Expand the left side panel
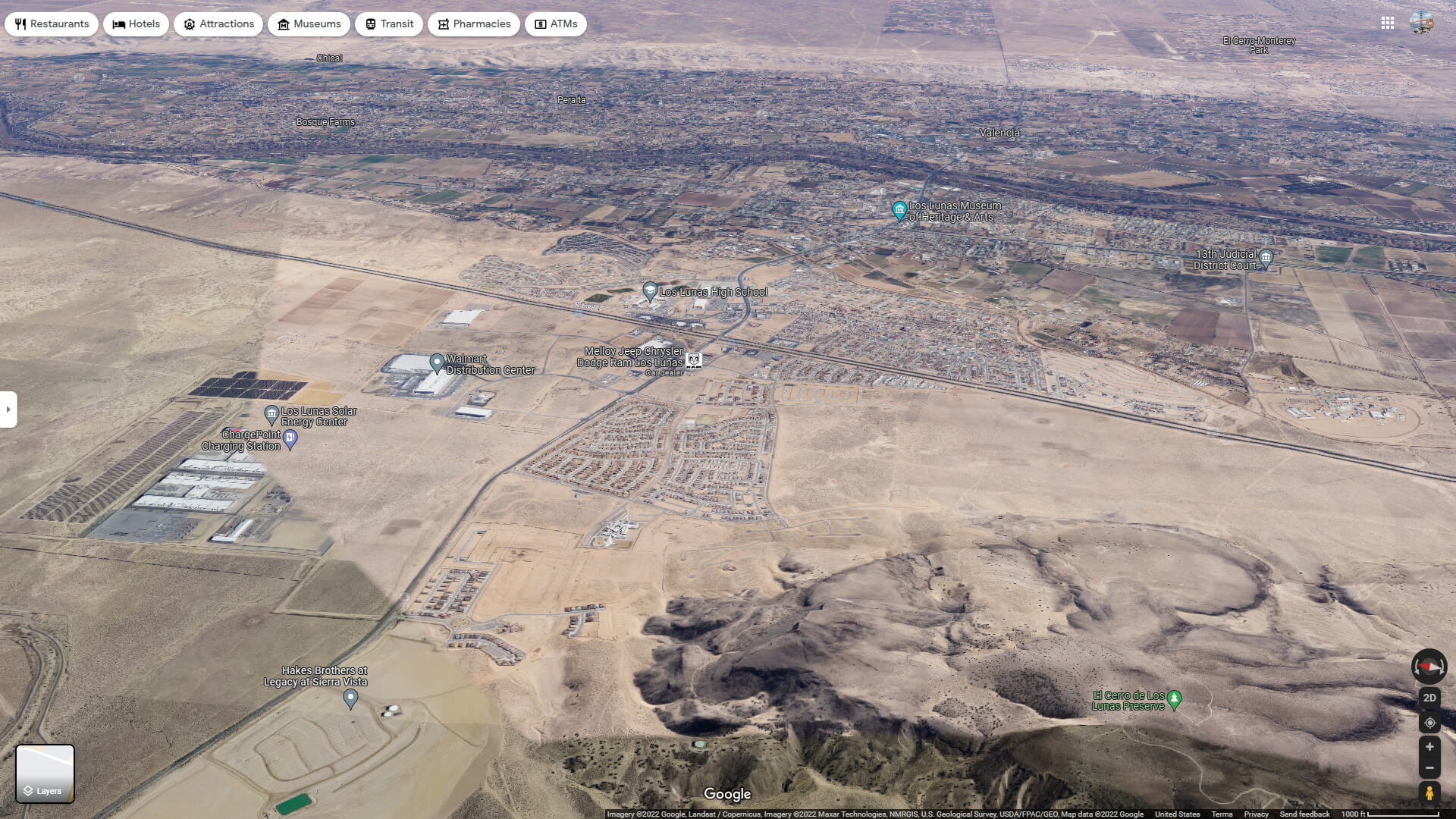Image resolution: width=1456 pixels, height=819 pixels. pos(8,409)
